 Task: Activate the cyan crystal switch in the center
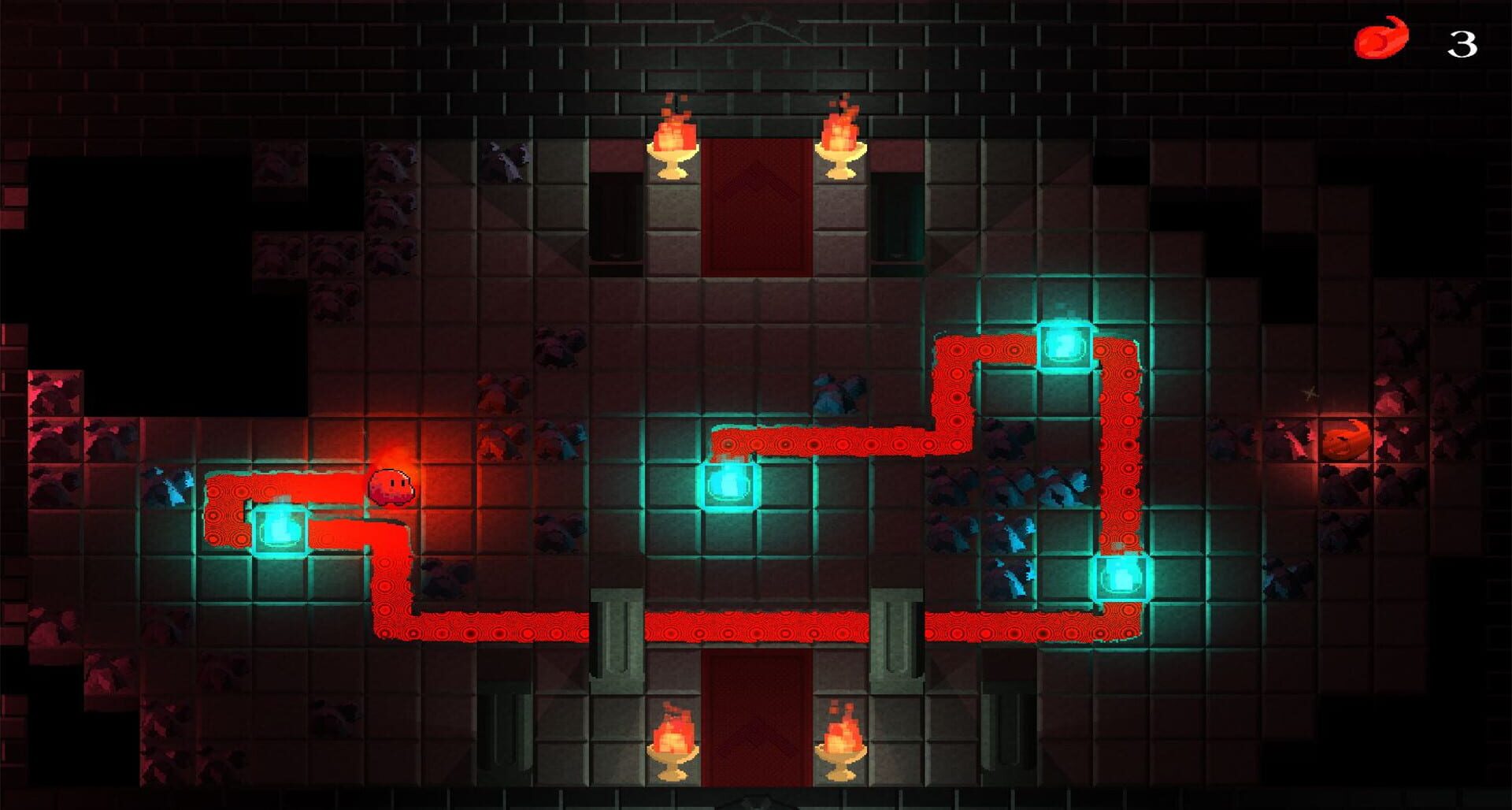coord(728,487)
